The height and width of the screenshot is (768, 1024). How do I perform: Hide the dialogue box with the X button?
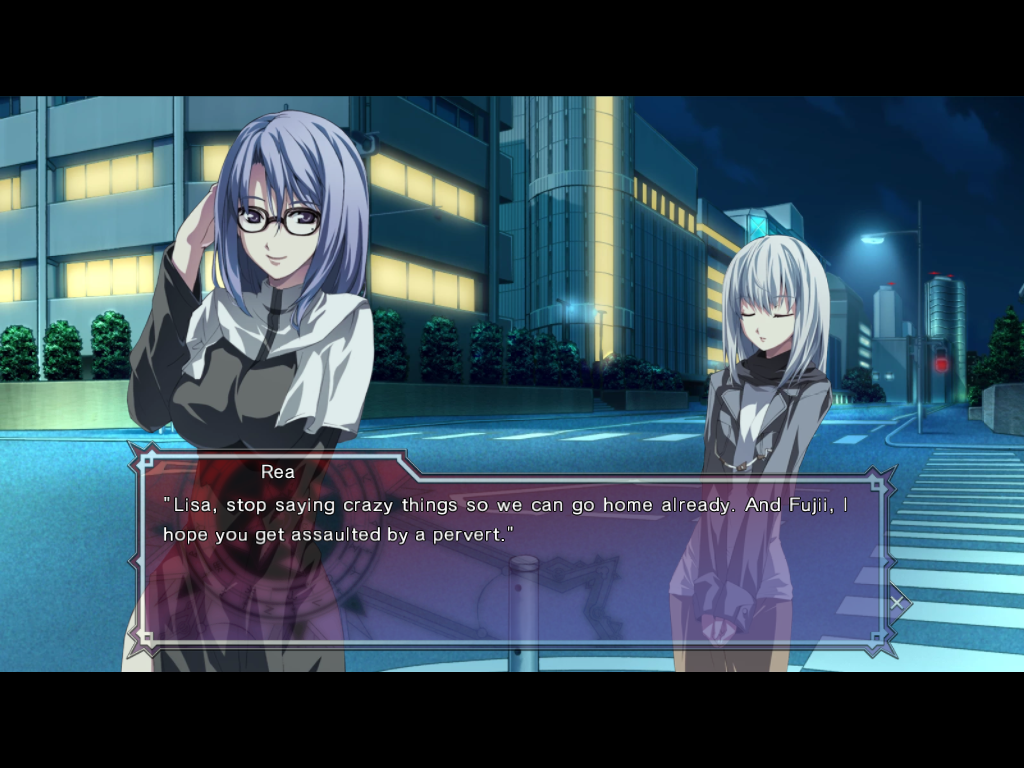897,602
